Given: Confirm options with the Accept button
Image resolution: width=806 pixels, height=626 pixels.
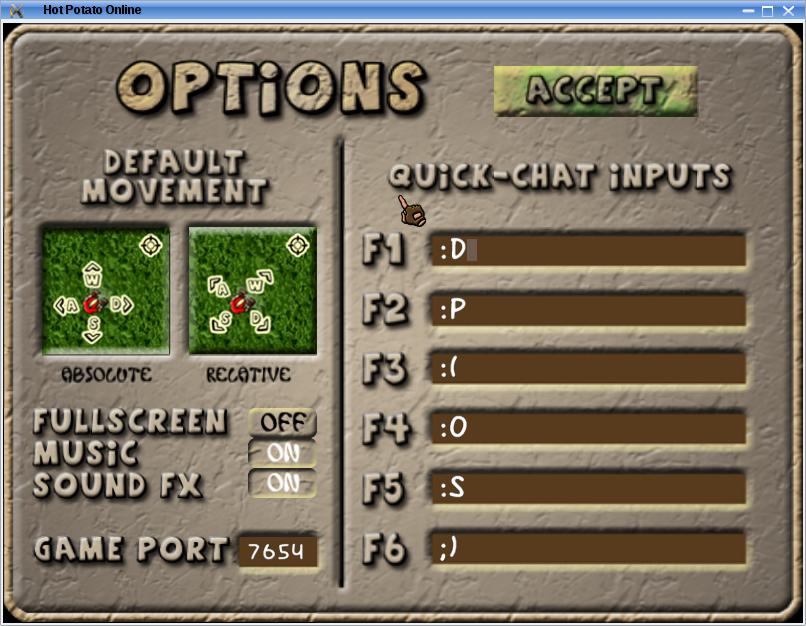Looking at the screenshot, I should point(595,91).
